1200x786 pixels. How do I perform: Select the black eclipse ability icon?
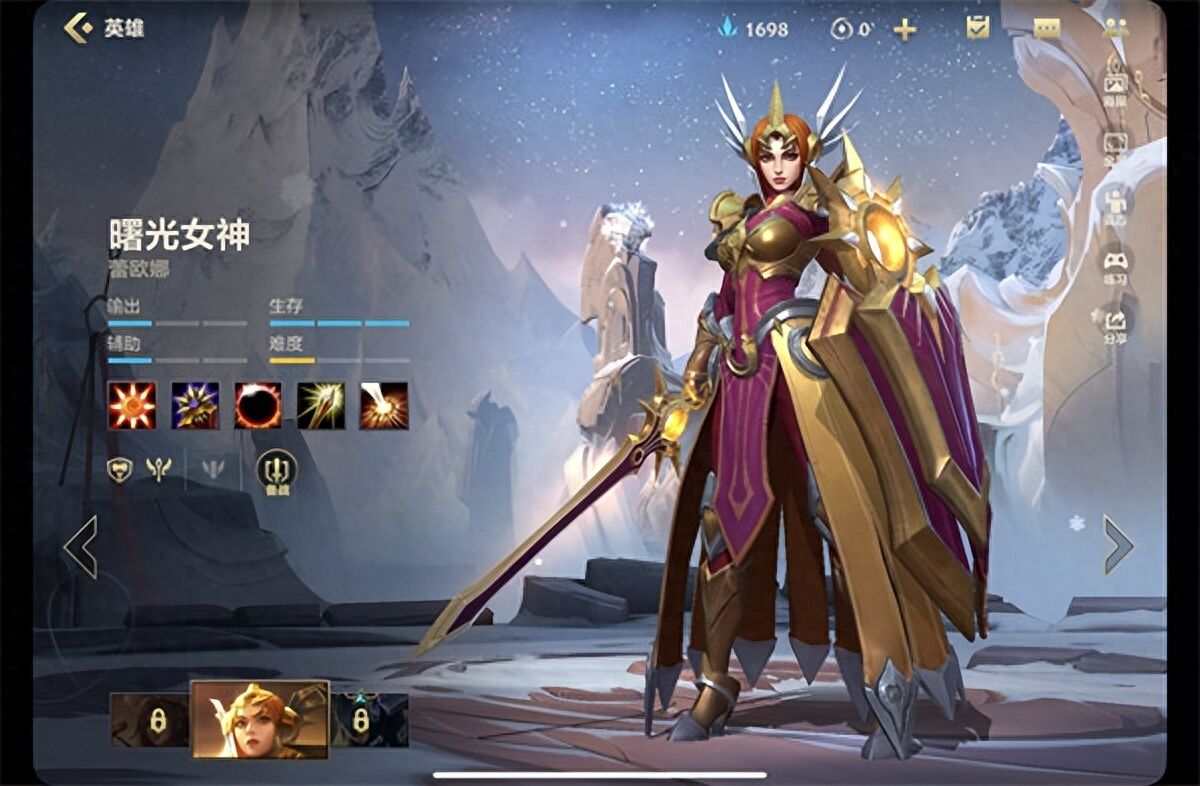258,405
